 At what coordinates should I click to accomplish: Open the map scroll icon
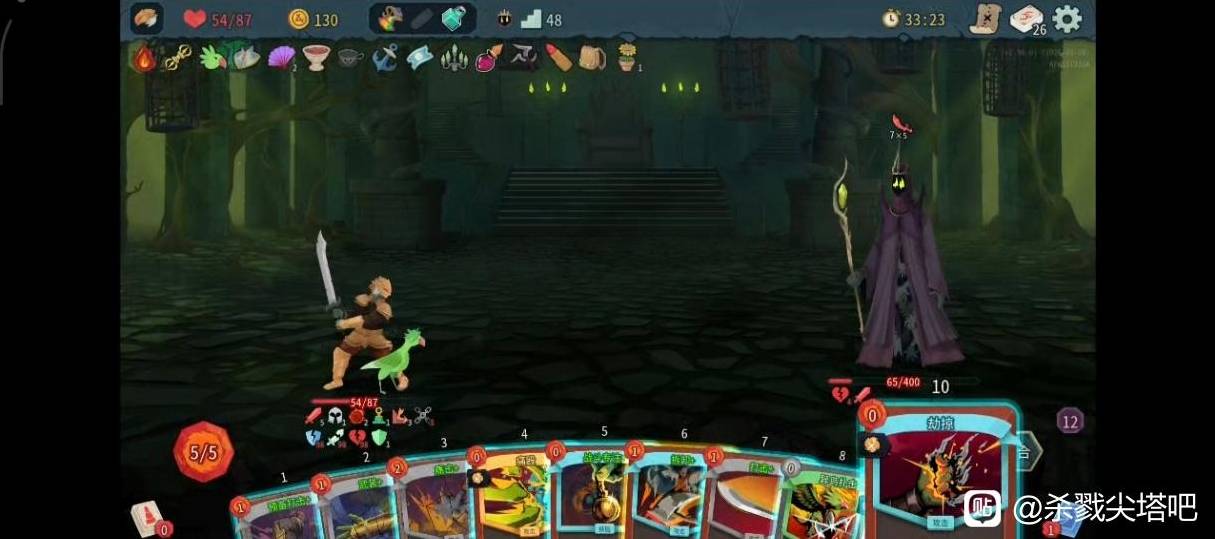point(986,19)
